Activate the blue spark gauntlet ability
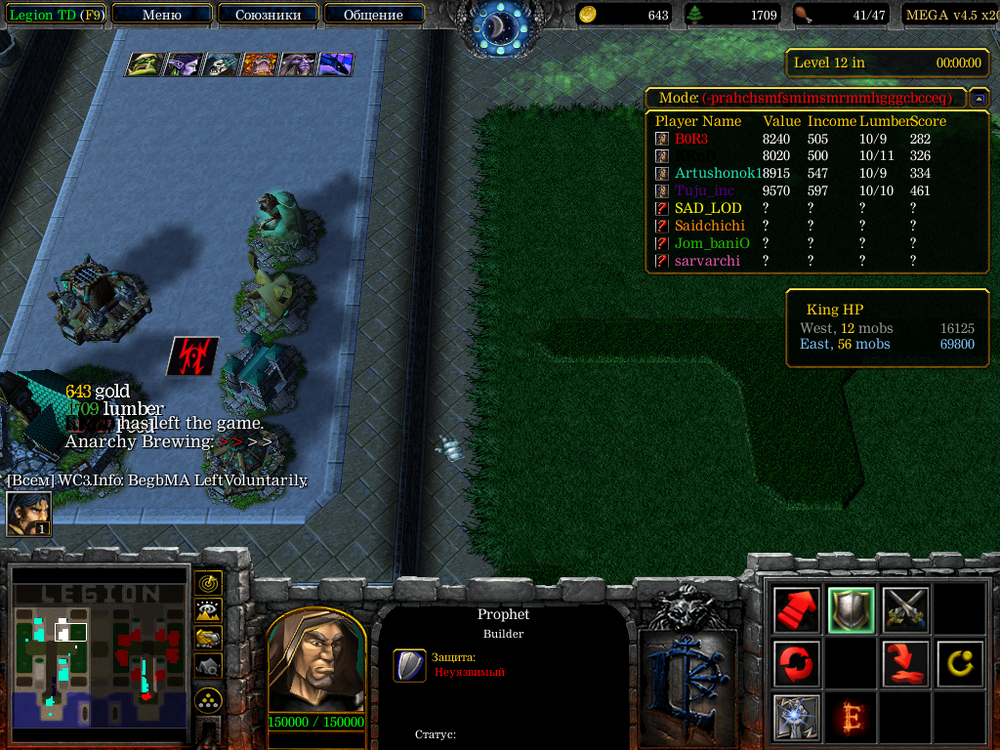 tap(796, 717)
